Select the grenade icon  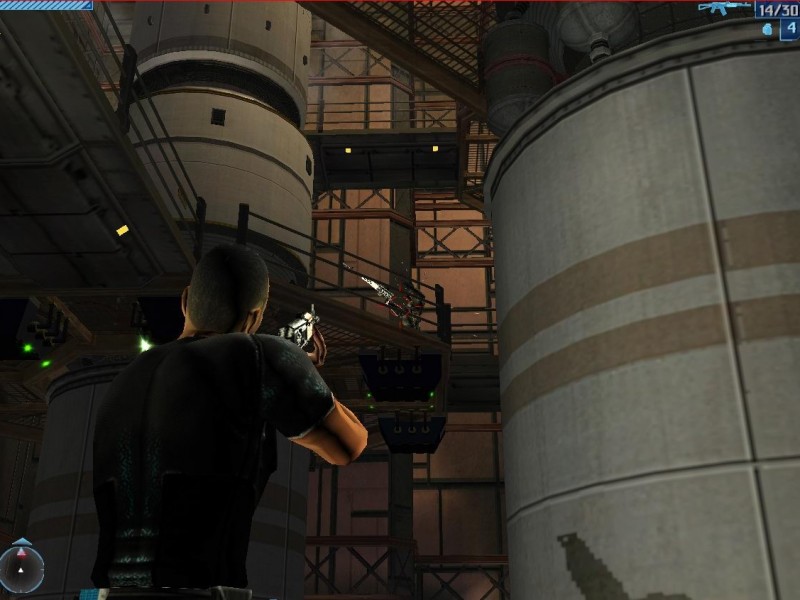(767, 29)
